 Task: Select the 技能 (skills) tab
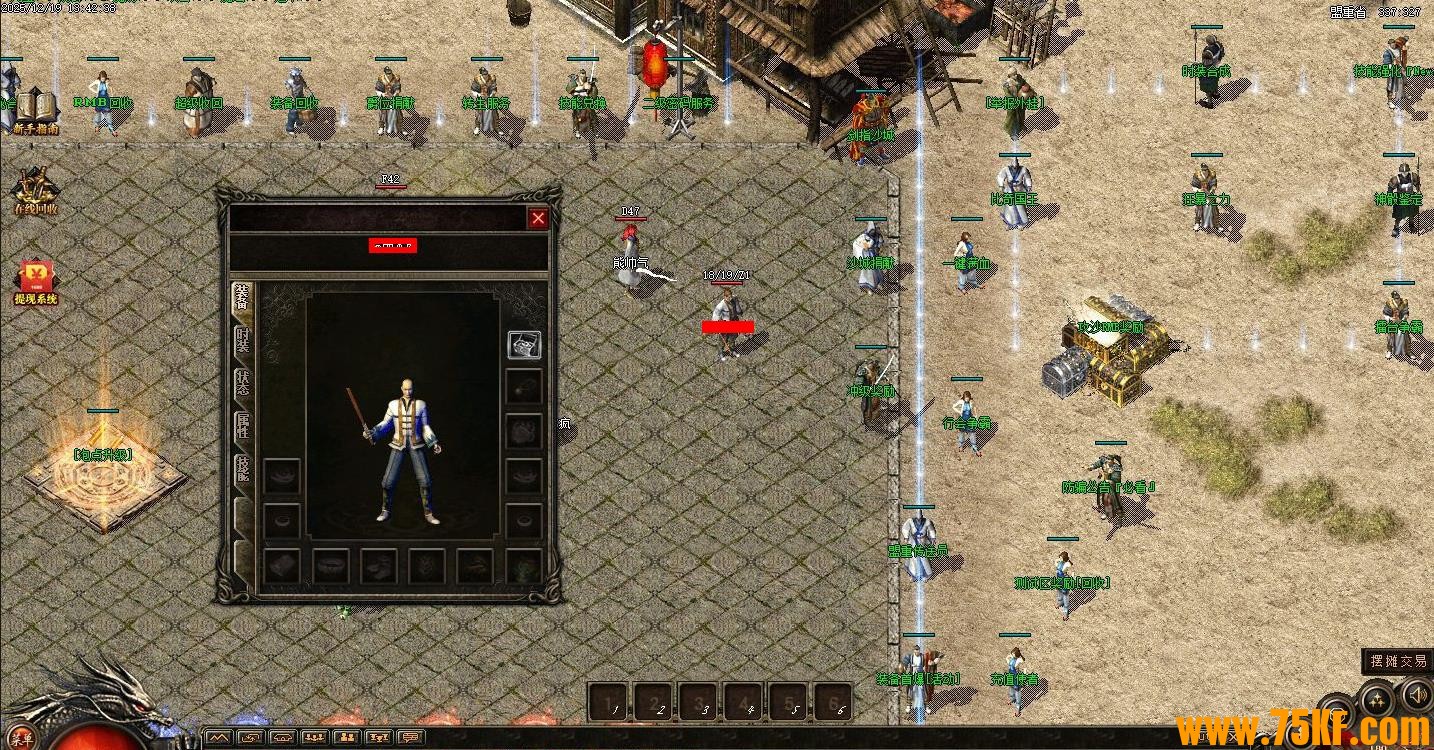pos(242,469)
